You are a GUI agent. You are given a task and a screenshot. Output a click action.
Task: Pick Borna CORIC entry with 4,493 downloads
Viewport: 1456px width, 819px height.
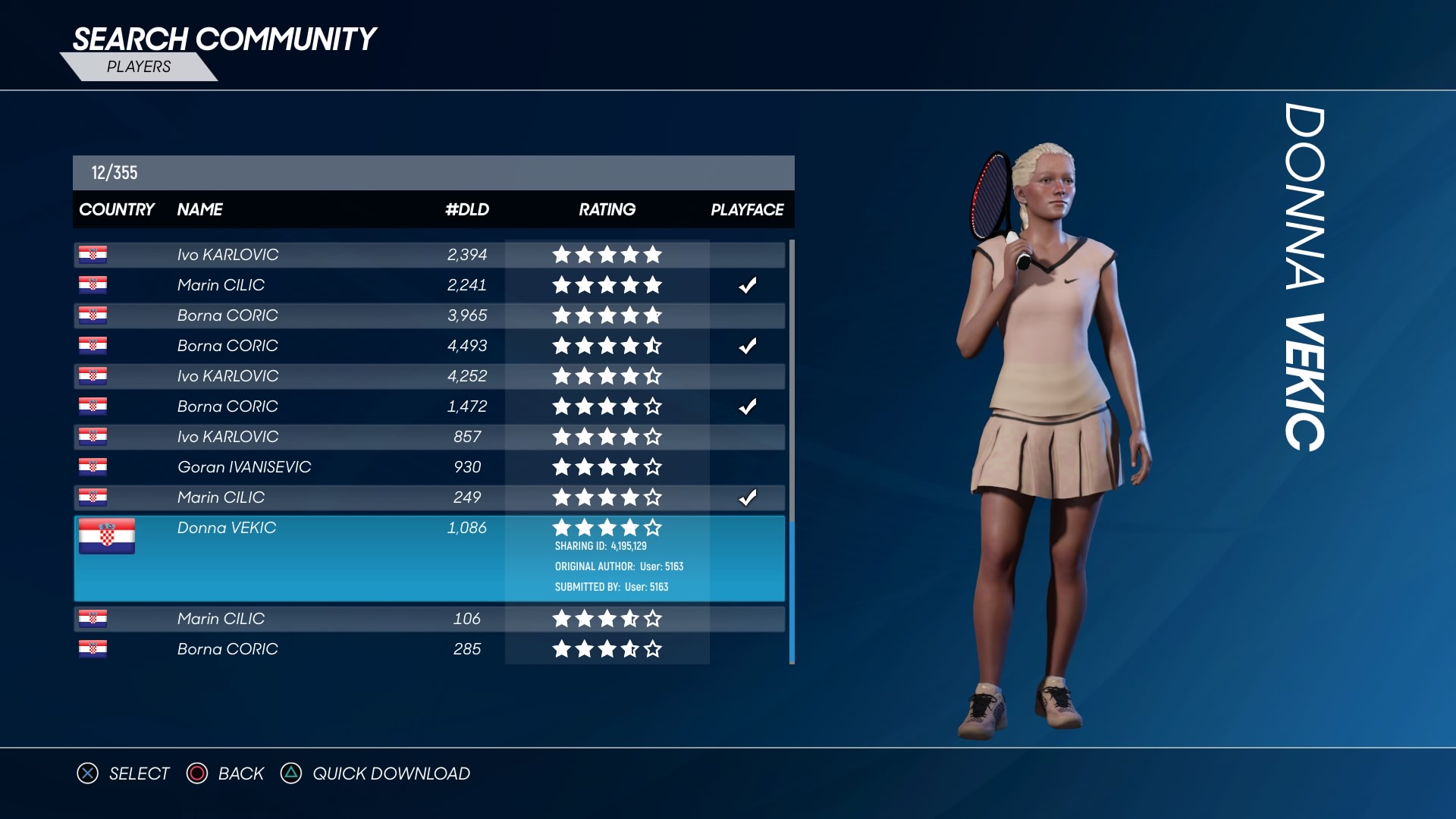click(x=428, y=346)
